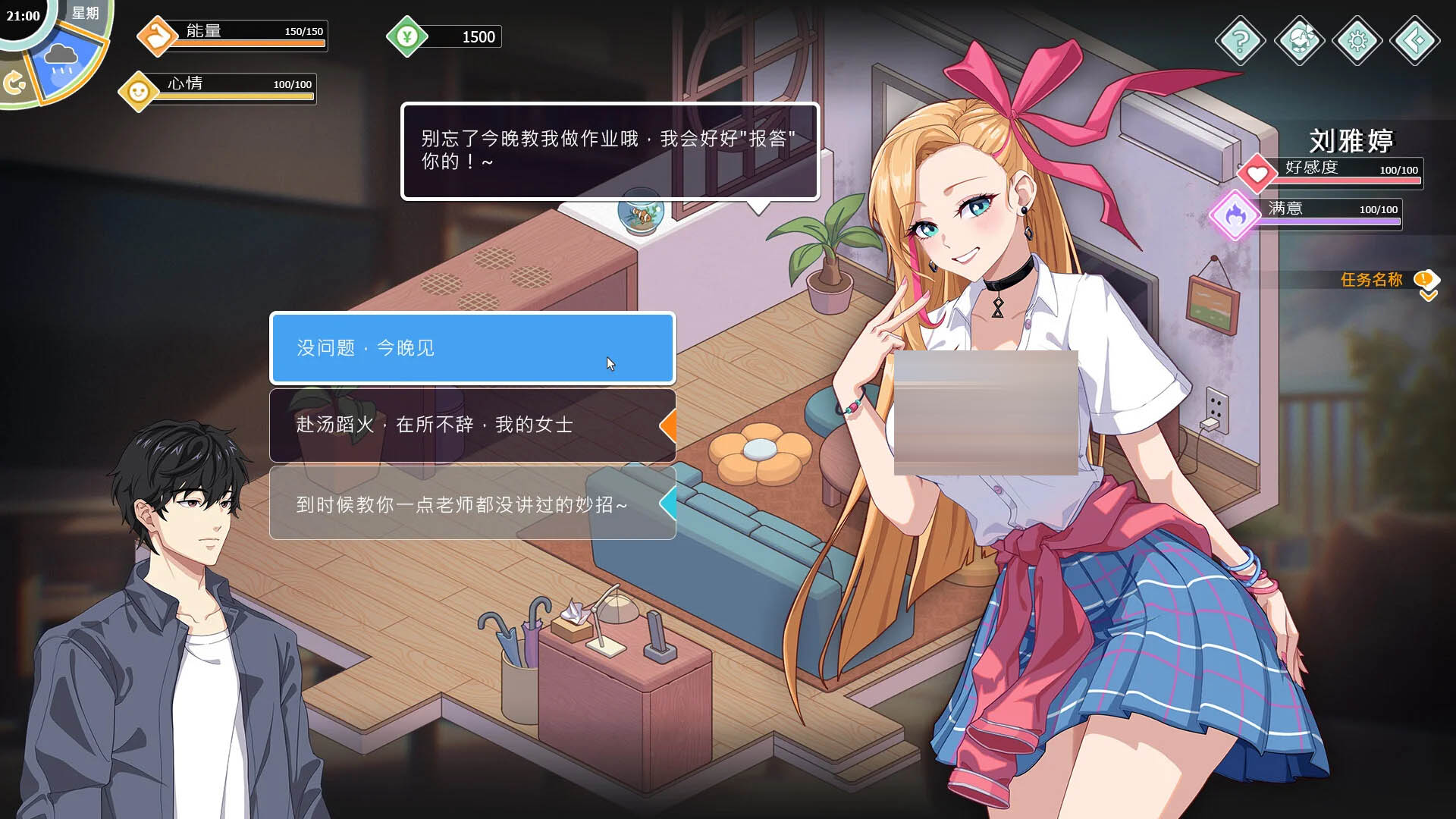Click the exclamation badge next to 任务名称
Screen dimensions: 1456x819
[x=1425, y=278]
